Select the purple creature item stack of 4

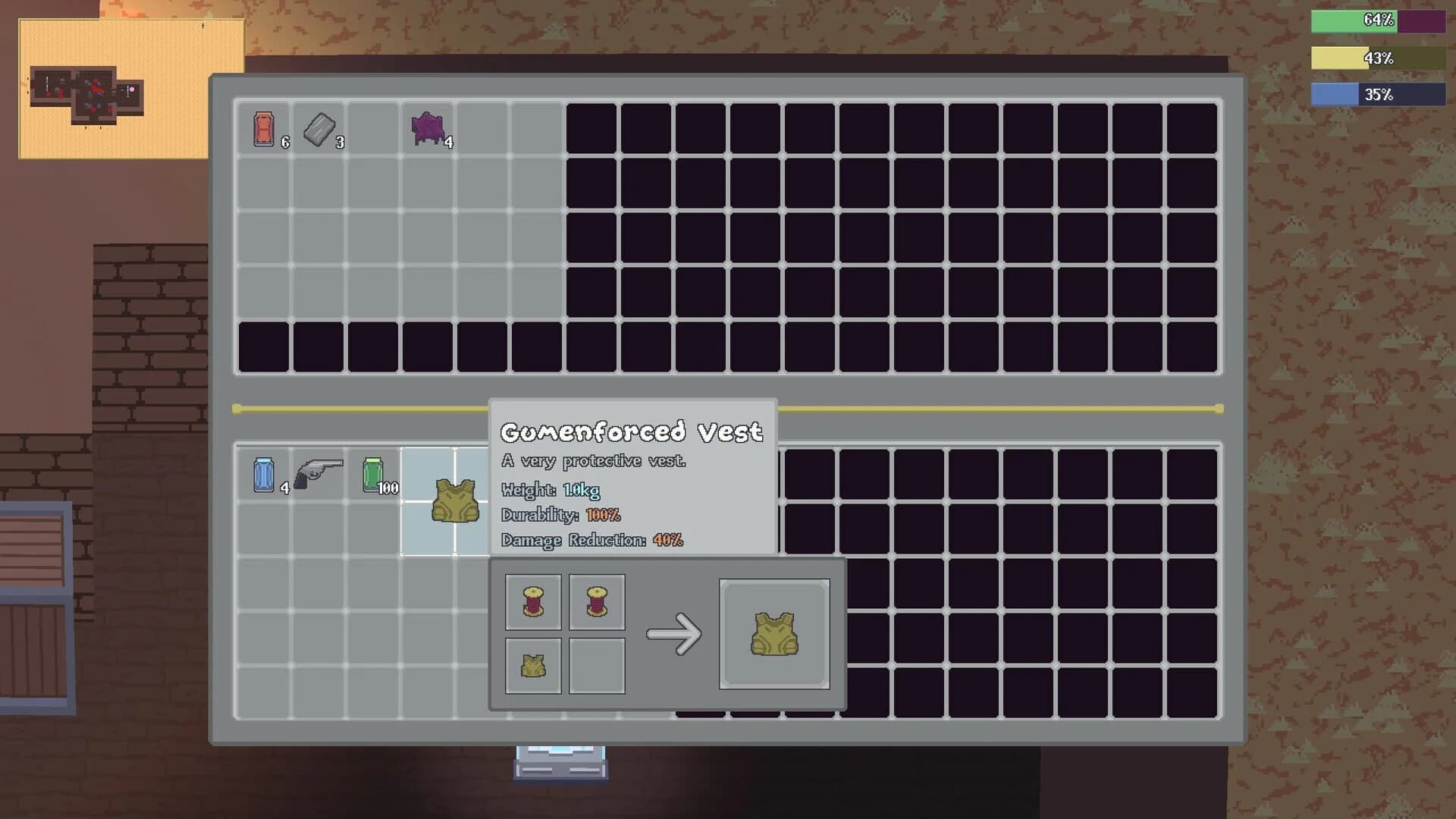(x=427, y=129)
